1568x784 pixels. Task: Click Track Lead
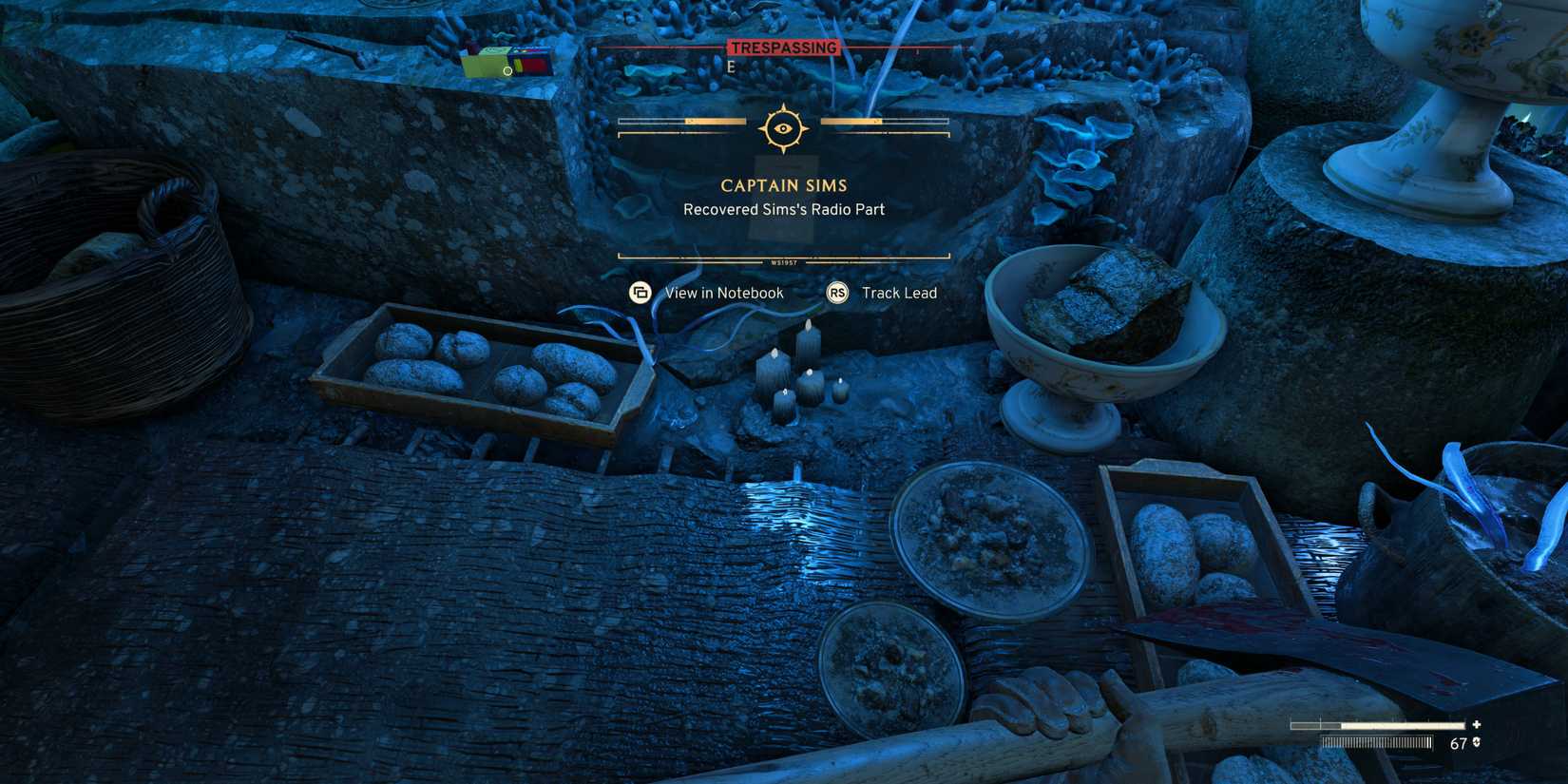[x=898, y=293]
